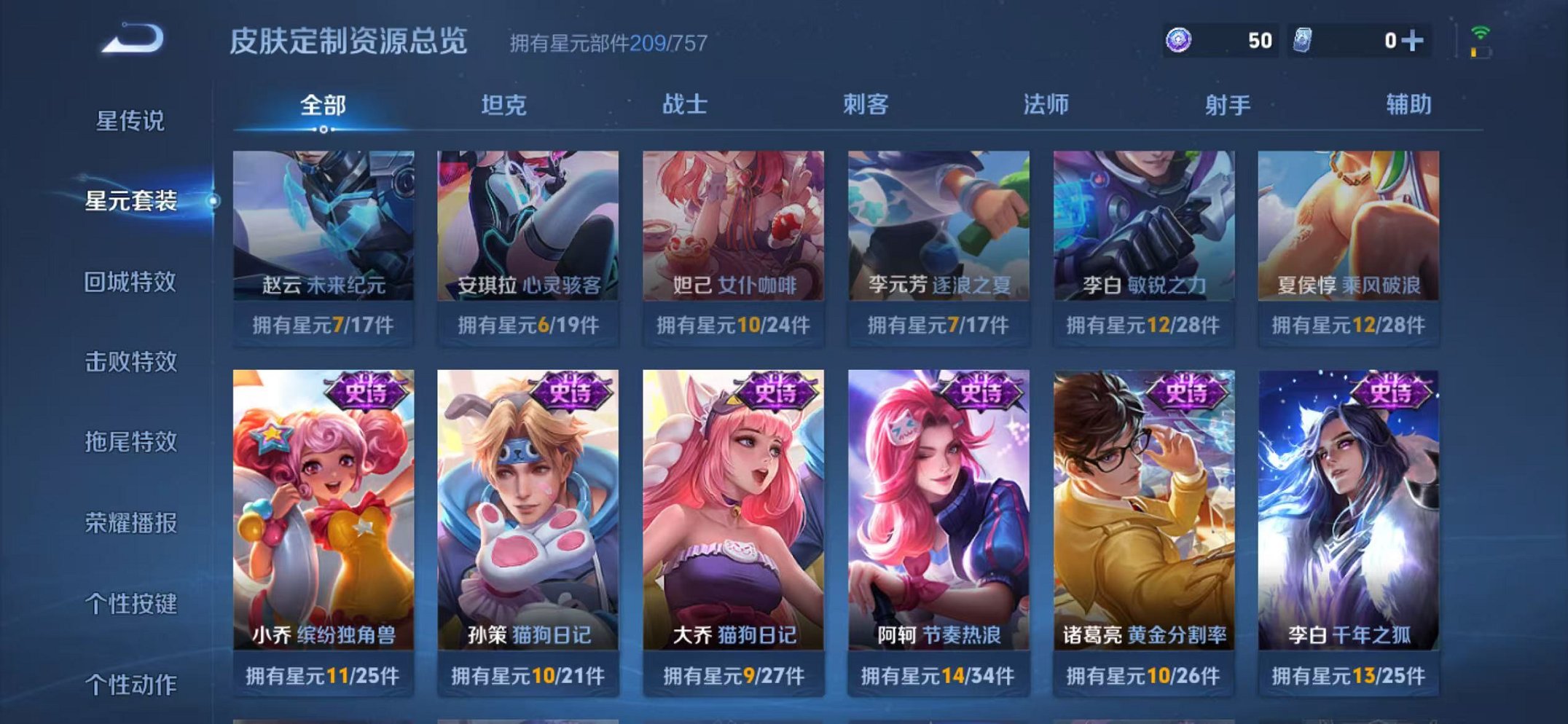Open the 拖尾特效 section

pos(133,443)
